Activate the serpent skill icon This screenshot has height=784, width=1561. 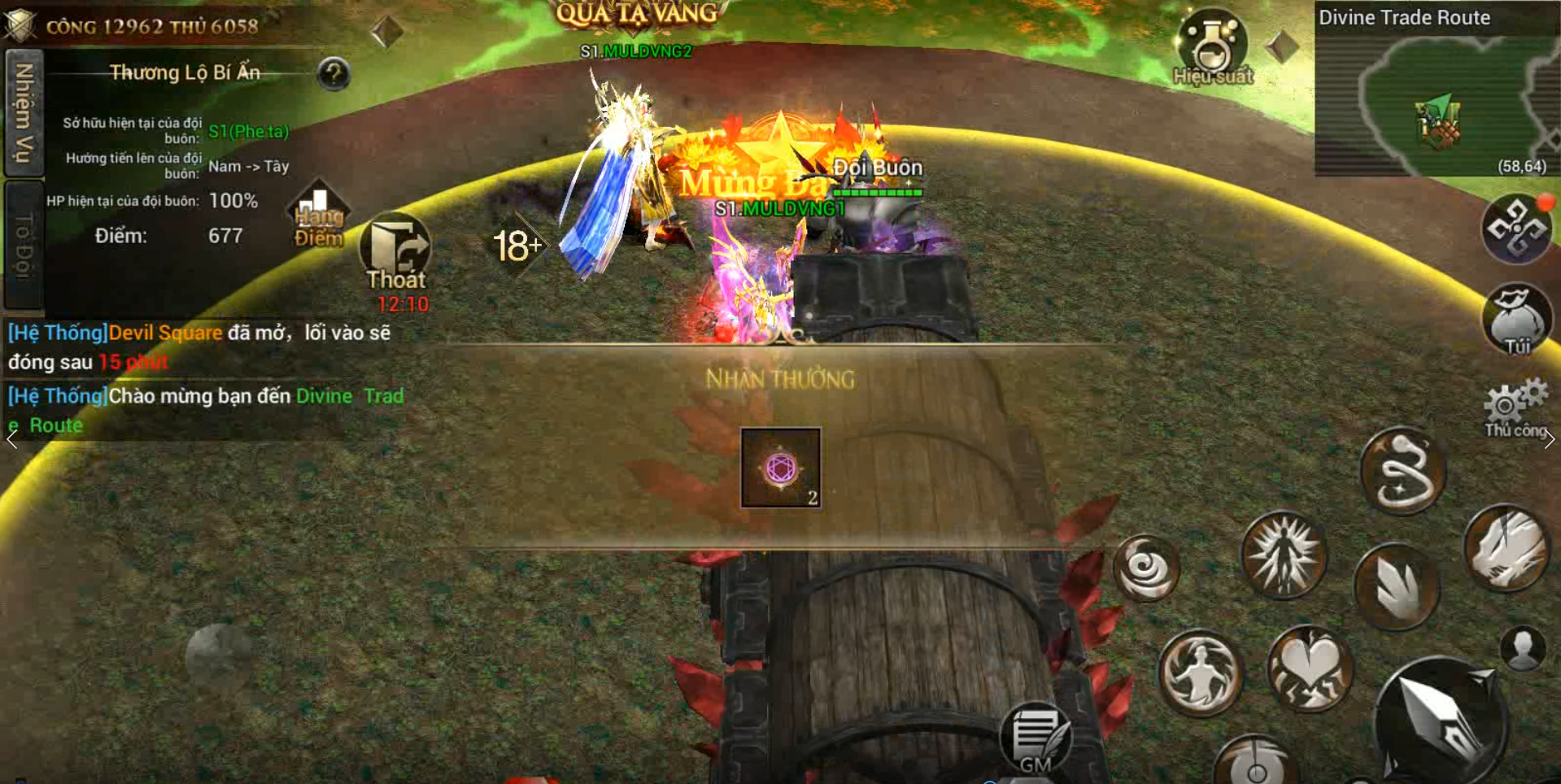[x=1403, y=472]
